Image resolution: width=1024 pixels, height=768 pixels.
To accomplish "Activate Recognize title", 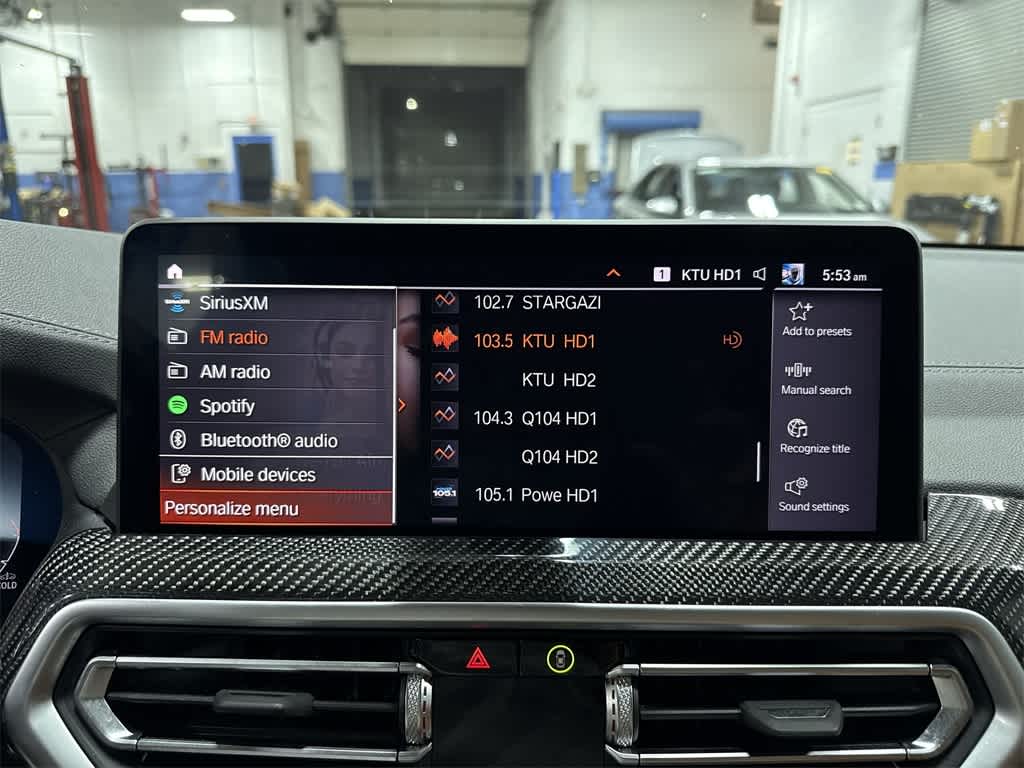I will [x=815, y=436].
